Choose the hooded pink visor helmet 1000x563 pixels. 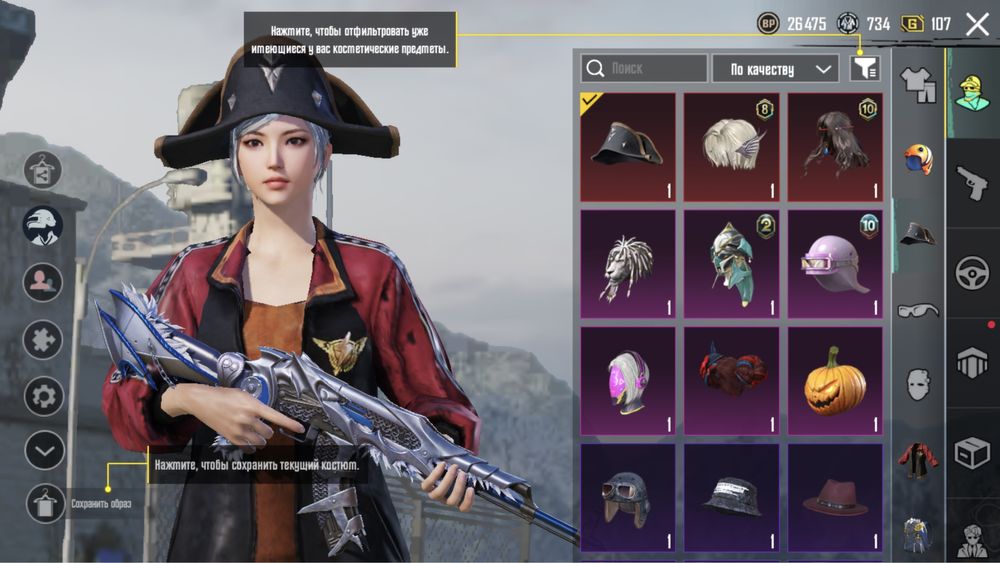[x=627, y=380]
